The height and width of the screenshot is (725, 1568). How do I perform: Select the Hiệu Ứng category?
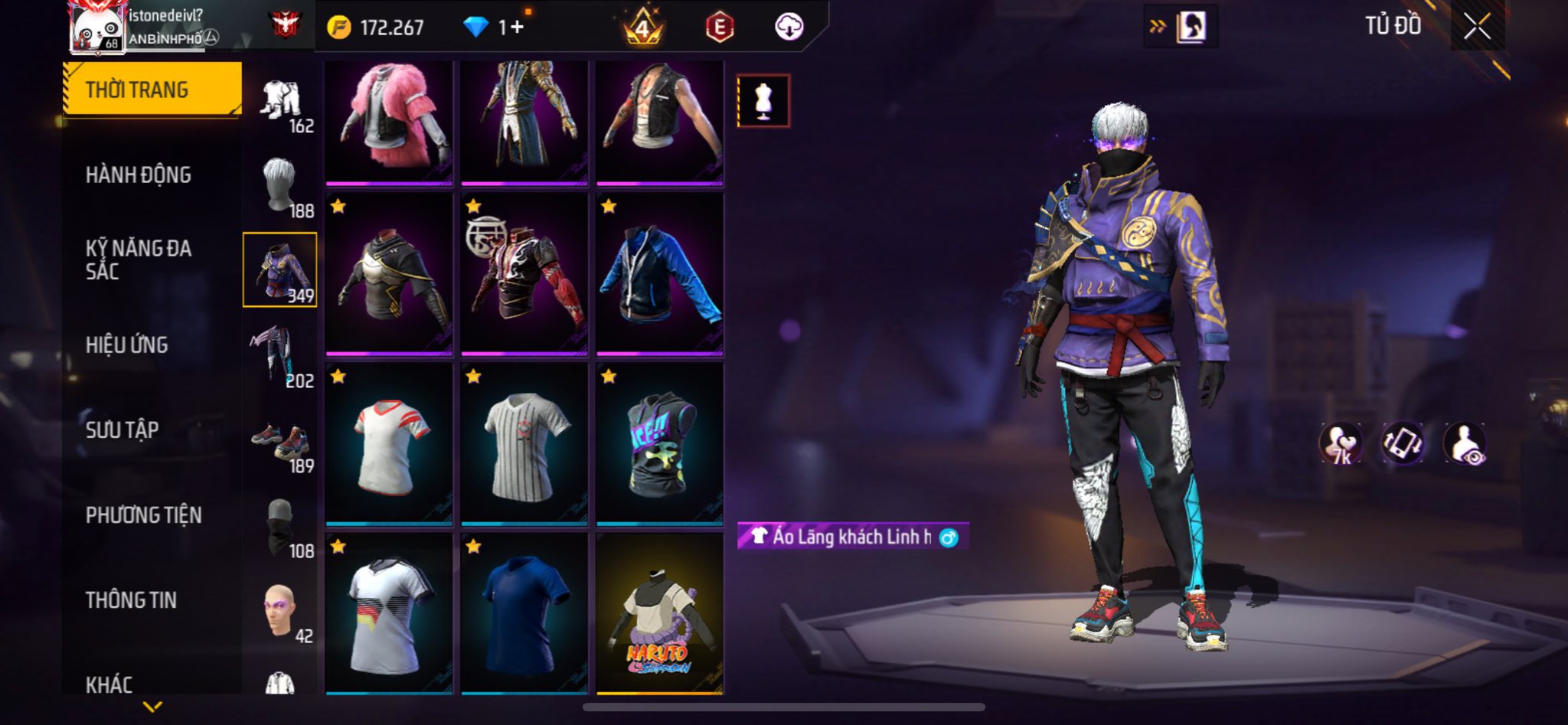127,345
